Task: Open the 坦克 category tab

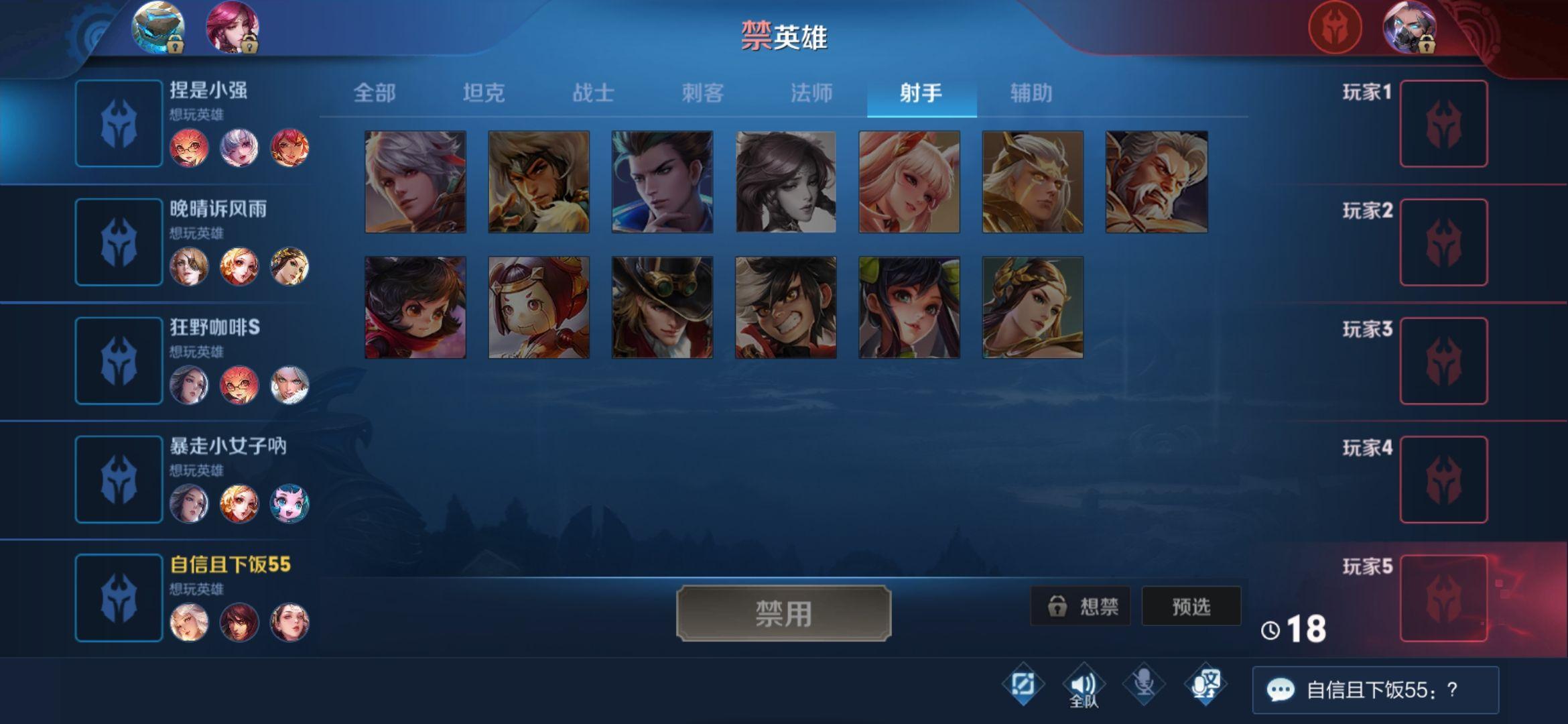Action: pos(483,93)
